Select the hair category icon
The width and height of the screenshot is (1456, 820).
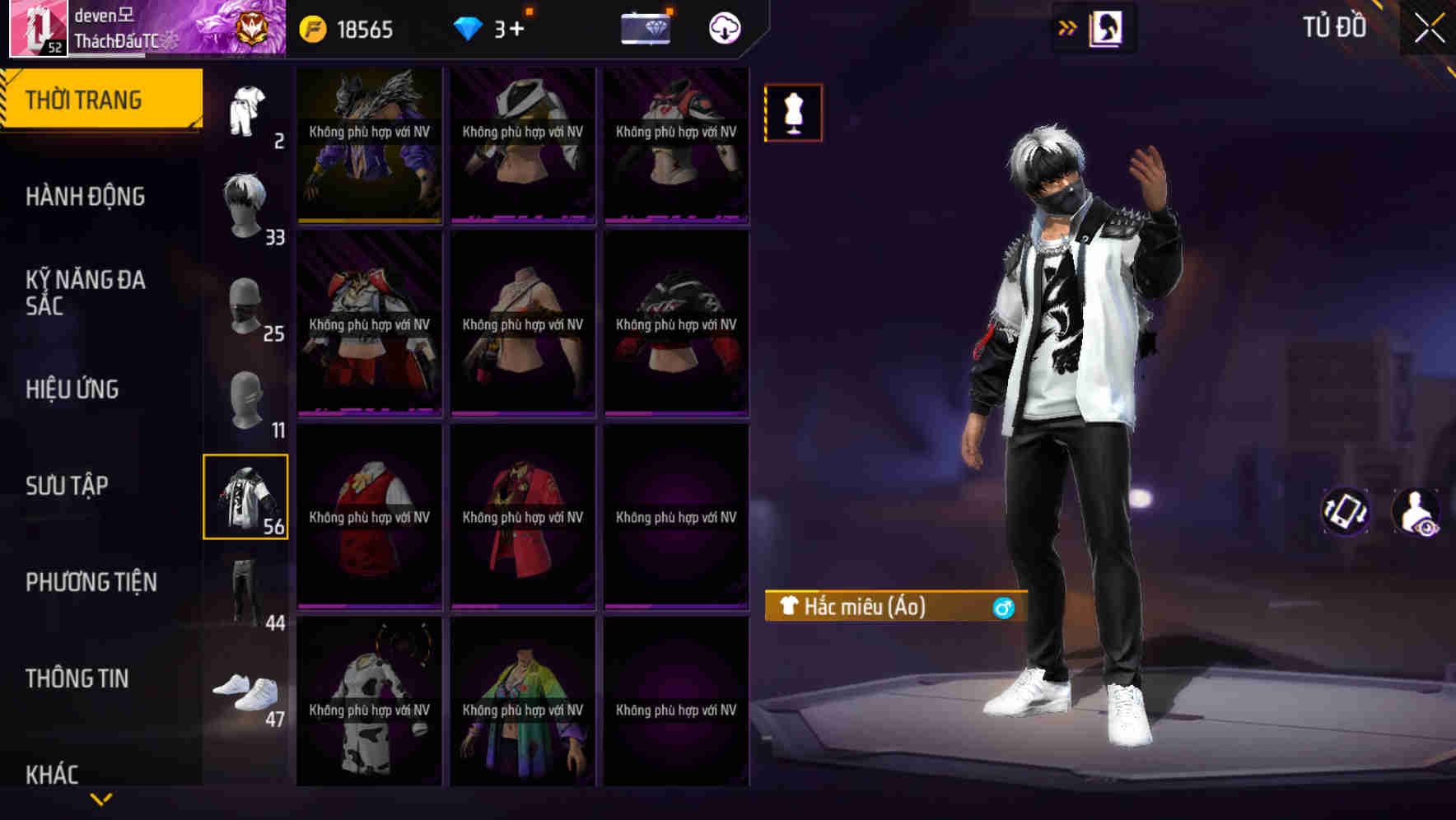[247, 198]
